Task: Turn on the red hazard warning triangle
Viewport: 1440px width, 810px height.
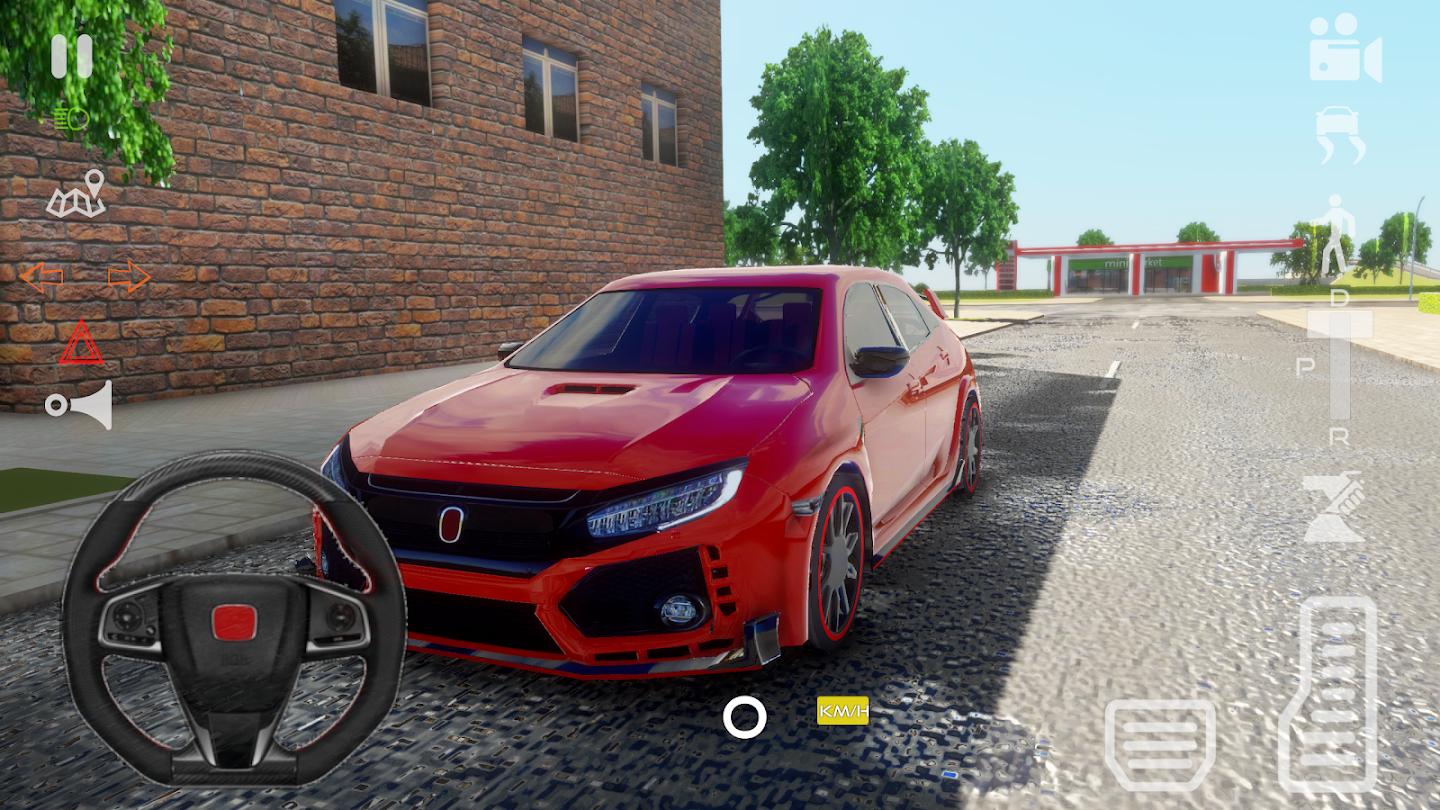Action: point(81,343)
